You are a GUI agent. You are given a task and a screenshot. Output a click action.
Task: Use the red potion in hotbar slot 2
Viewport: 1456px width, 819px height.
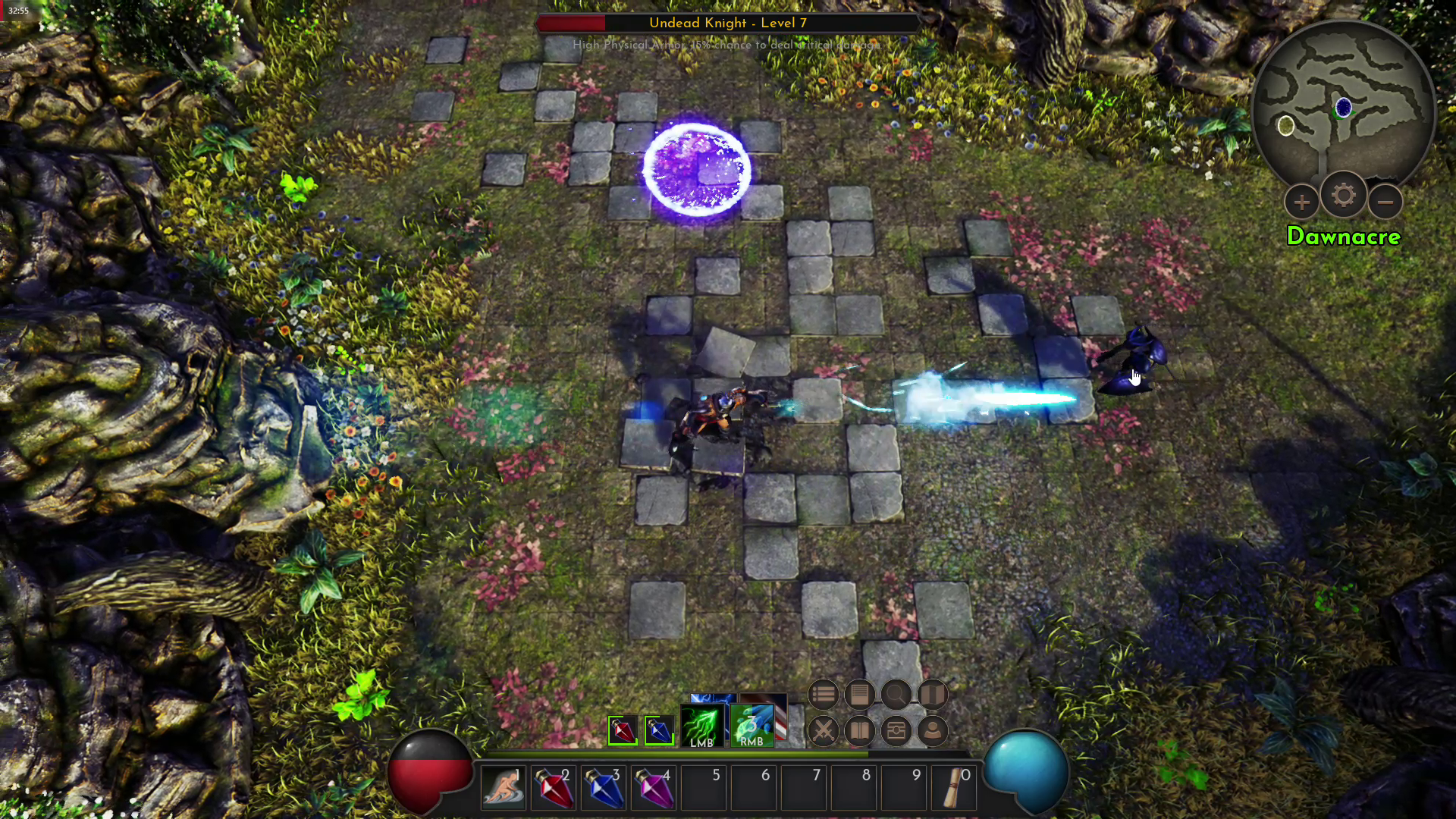click(x=554, y=789)
